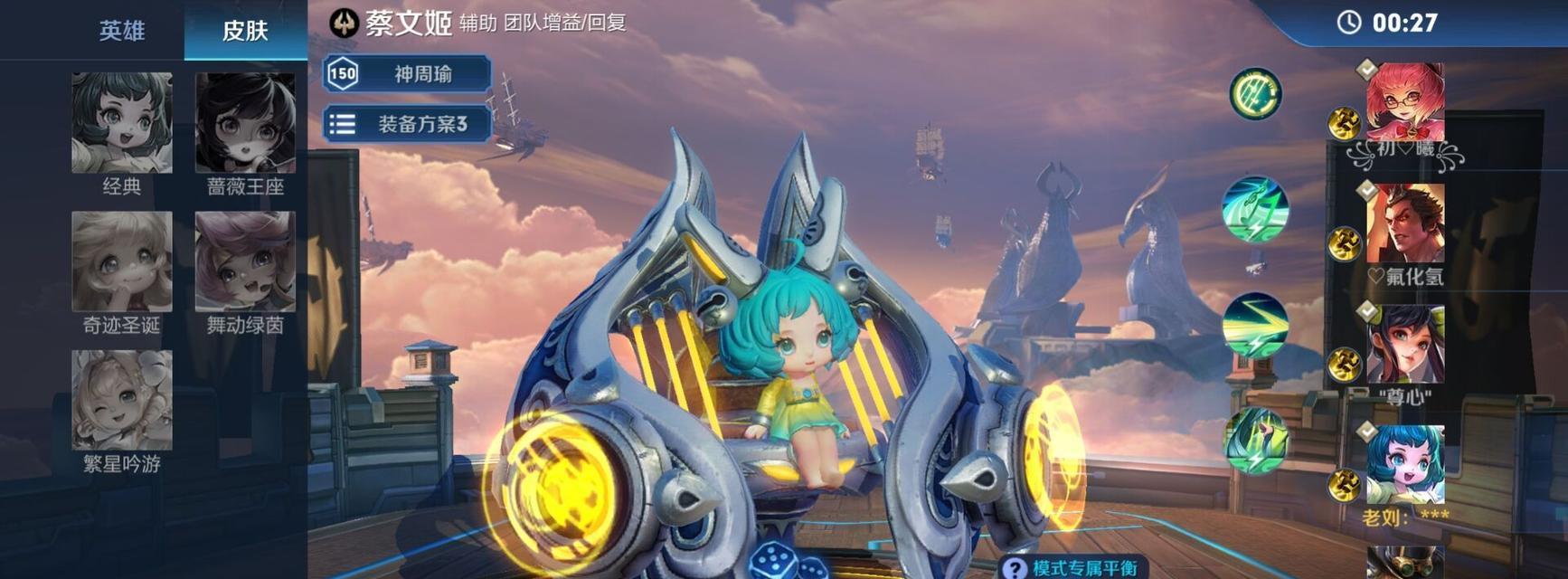The height and width of the screenshot is (579, 1568).
Task: Switch to the 英雄 tab
Action: (121, 31)
